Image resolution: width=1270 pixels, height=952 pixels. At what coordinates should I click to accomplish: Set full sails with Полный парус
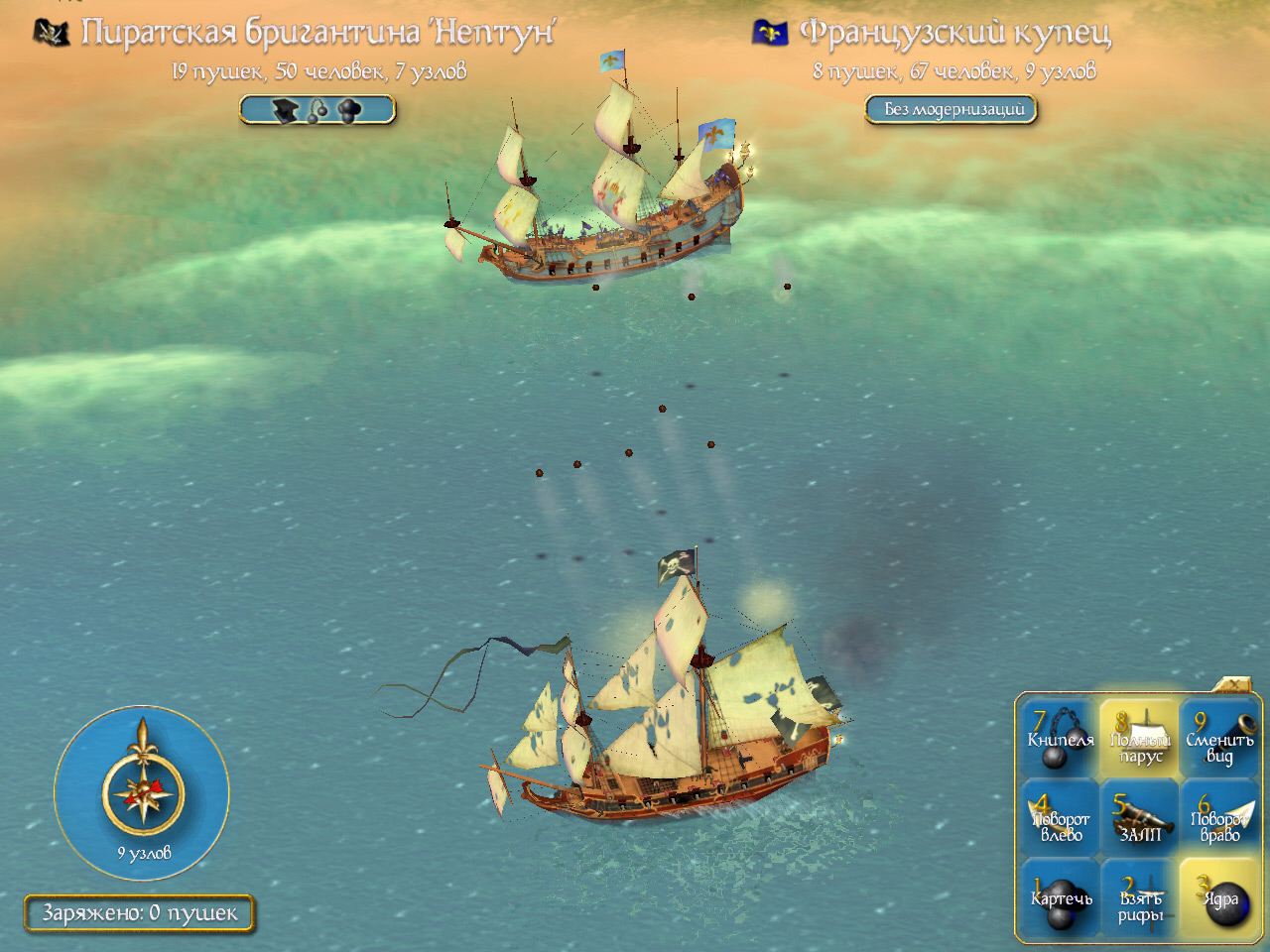(x=1140, y=739)
